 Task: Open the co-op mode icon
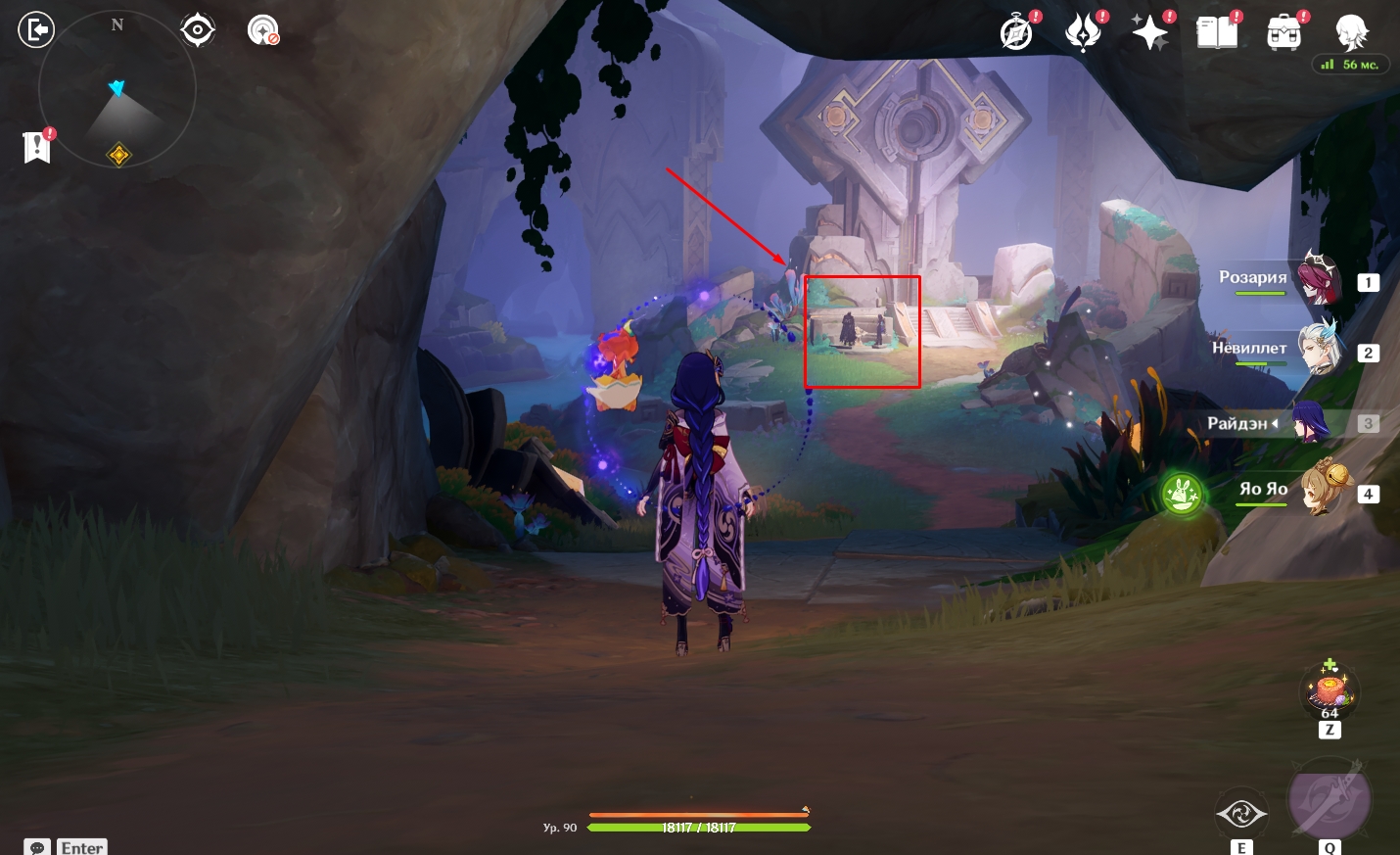pos(262,30)
